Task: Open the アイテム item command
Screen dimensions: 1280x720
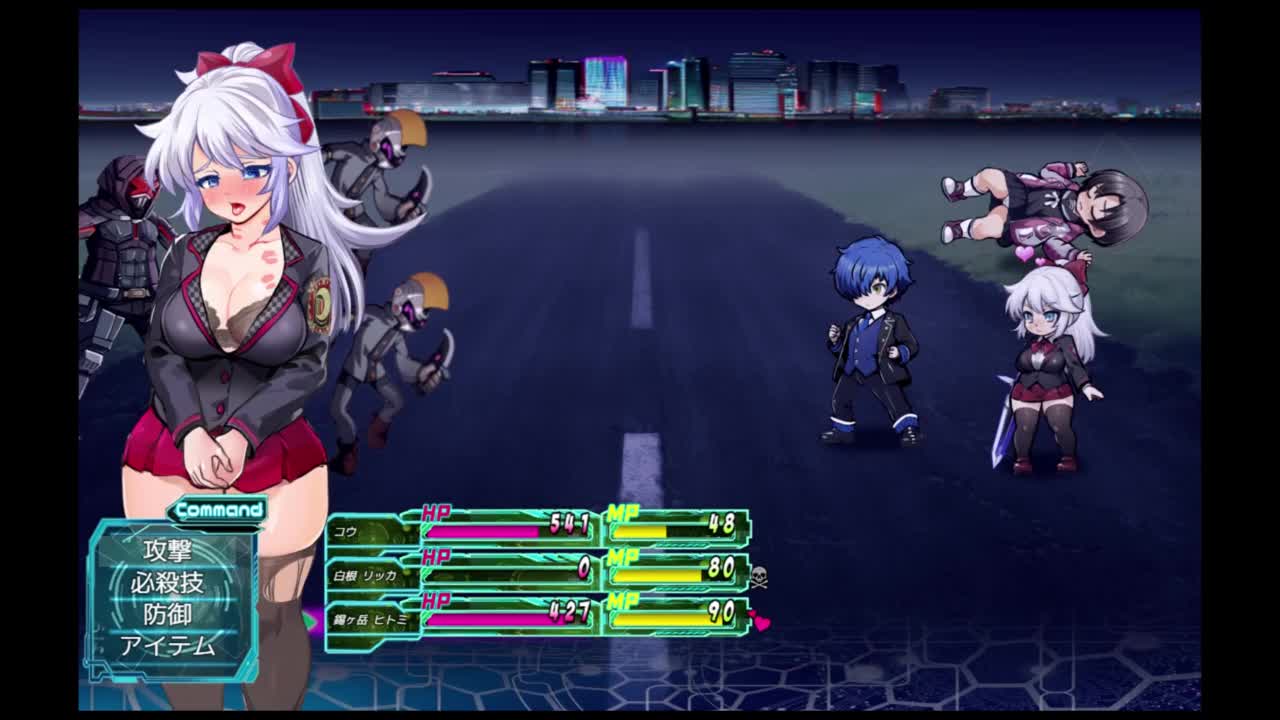Action: pyautogui.click(x=167, y=646)
